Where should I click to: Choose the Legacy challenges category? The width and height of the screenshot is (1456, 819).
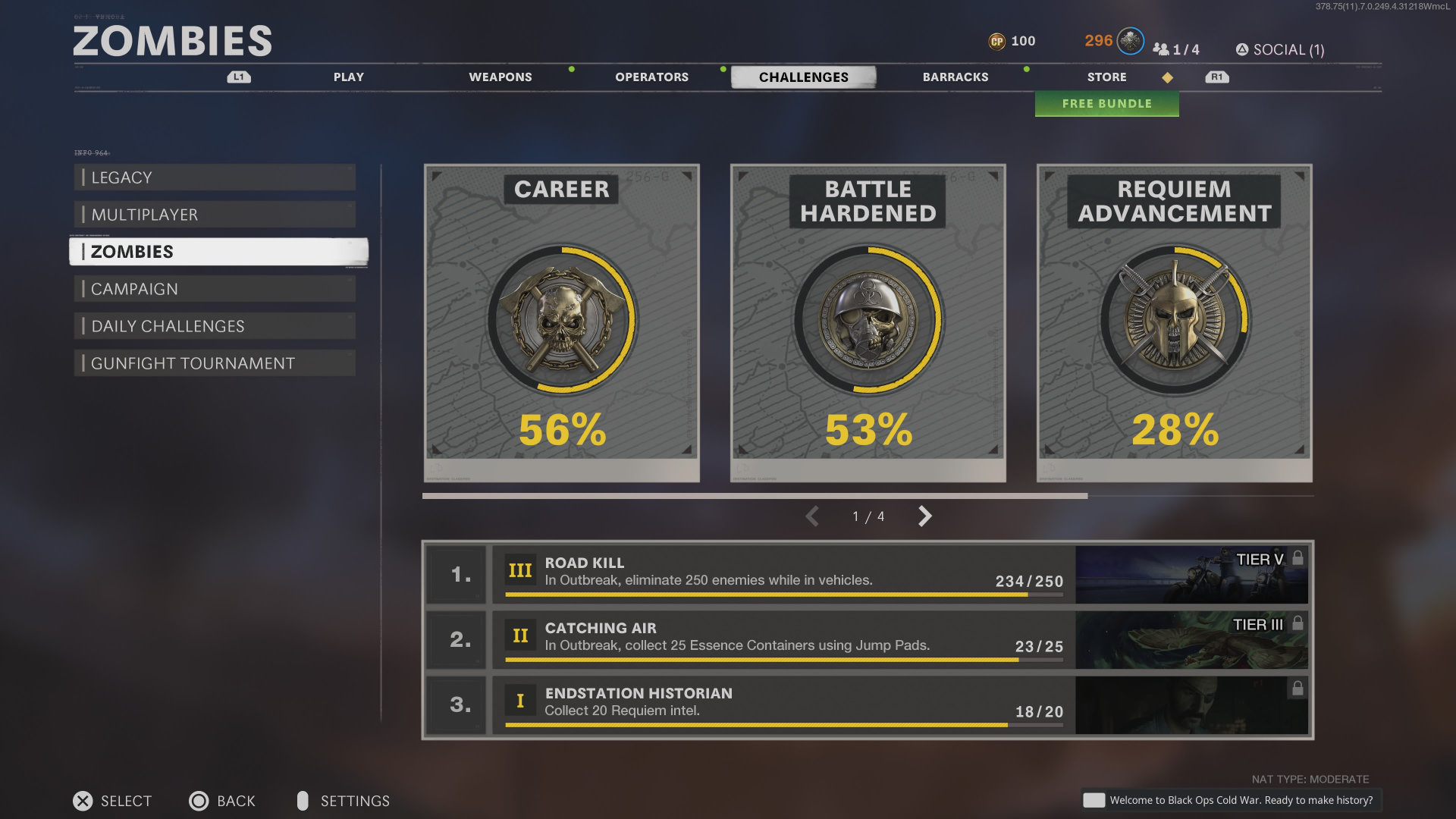click(x=215, y=177)
